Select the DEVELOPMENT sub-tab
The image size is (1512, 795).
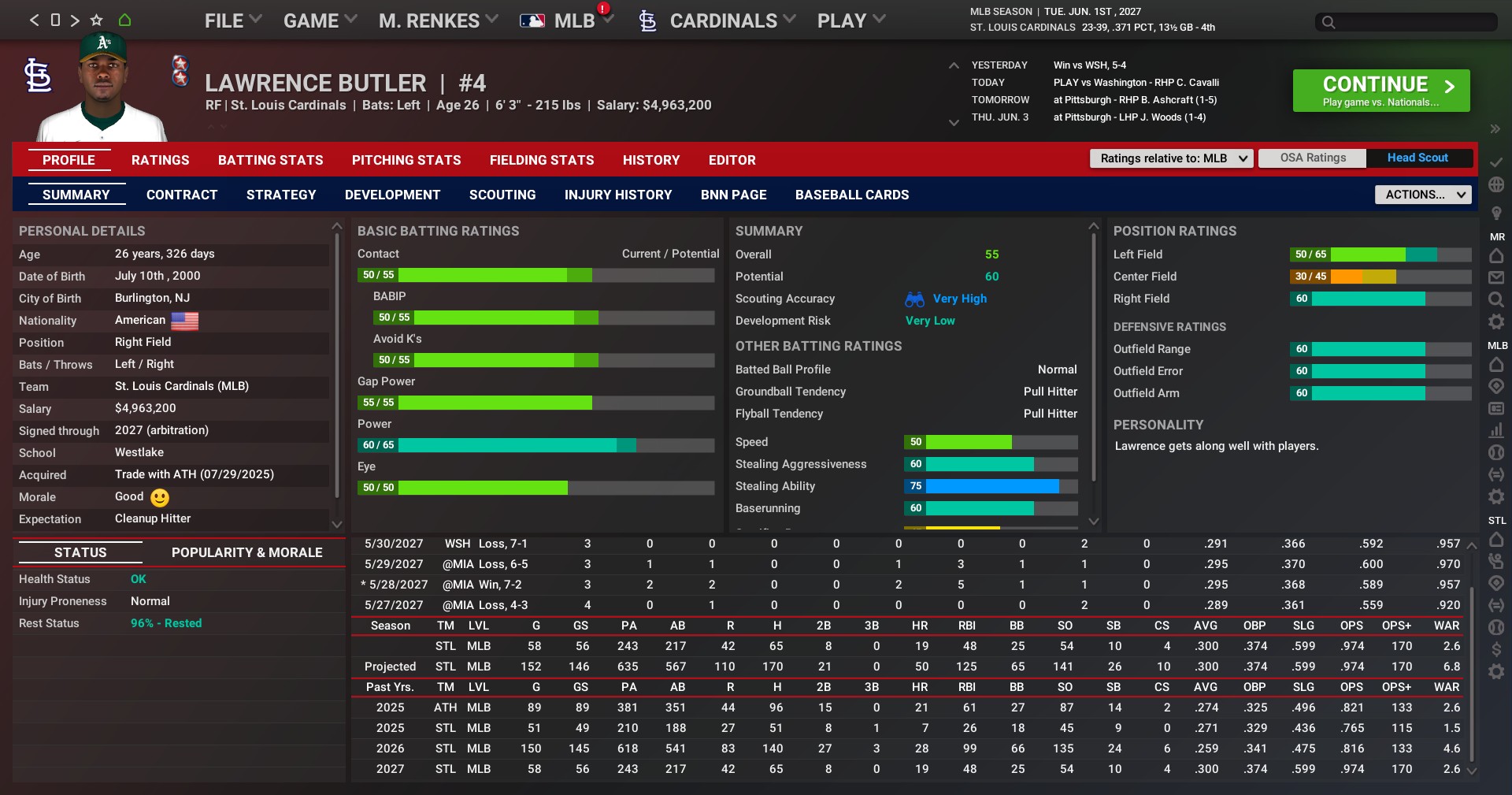pos(392,195)
